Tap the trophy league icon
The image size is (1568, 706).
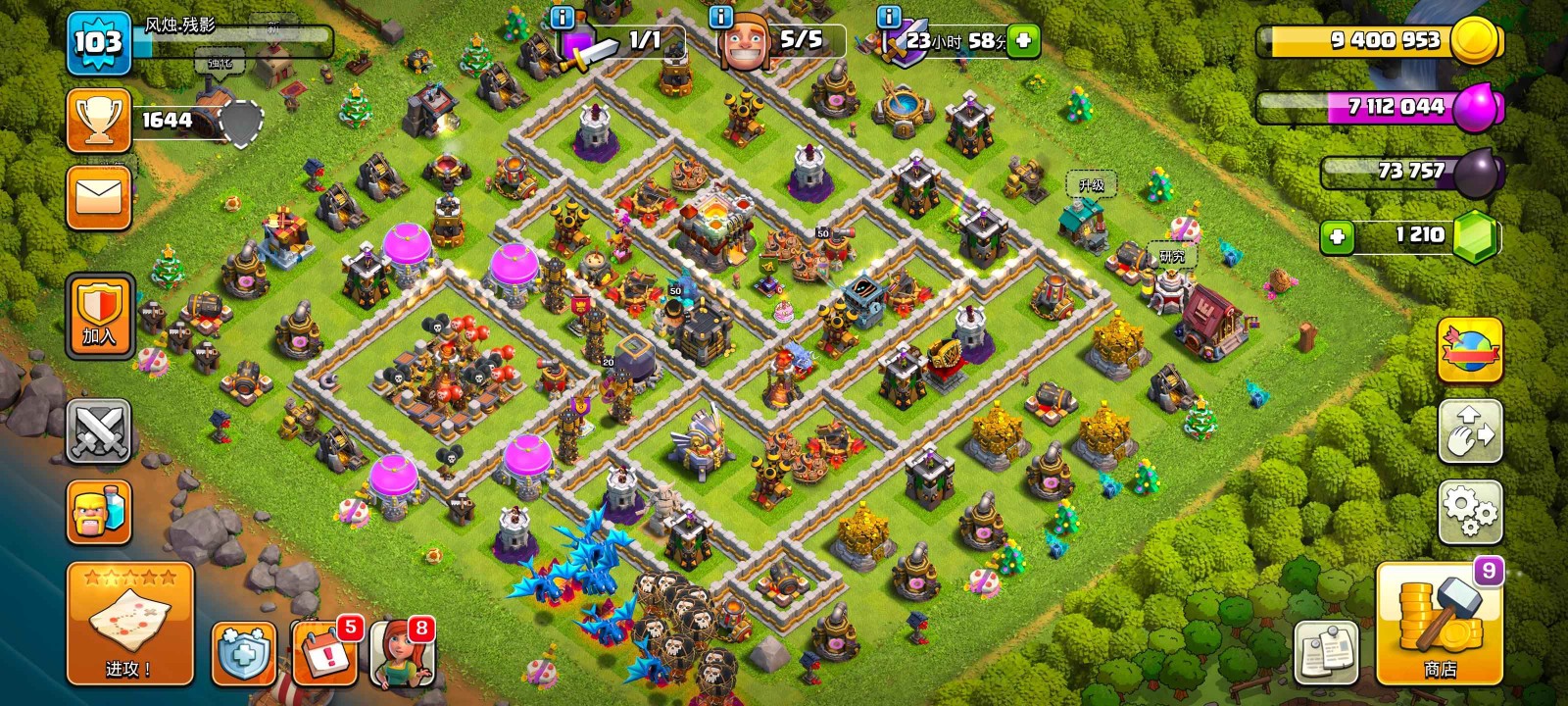click(x=99, y=120)
